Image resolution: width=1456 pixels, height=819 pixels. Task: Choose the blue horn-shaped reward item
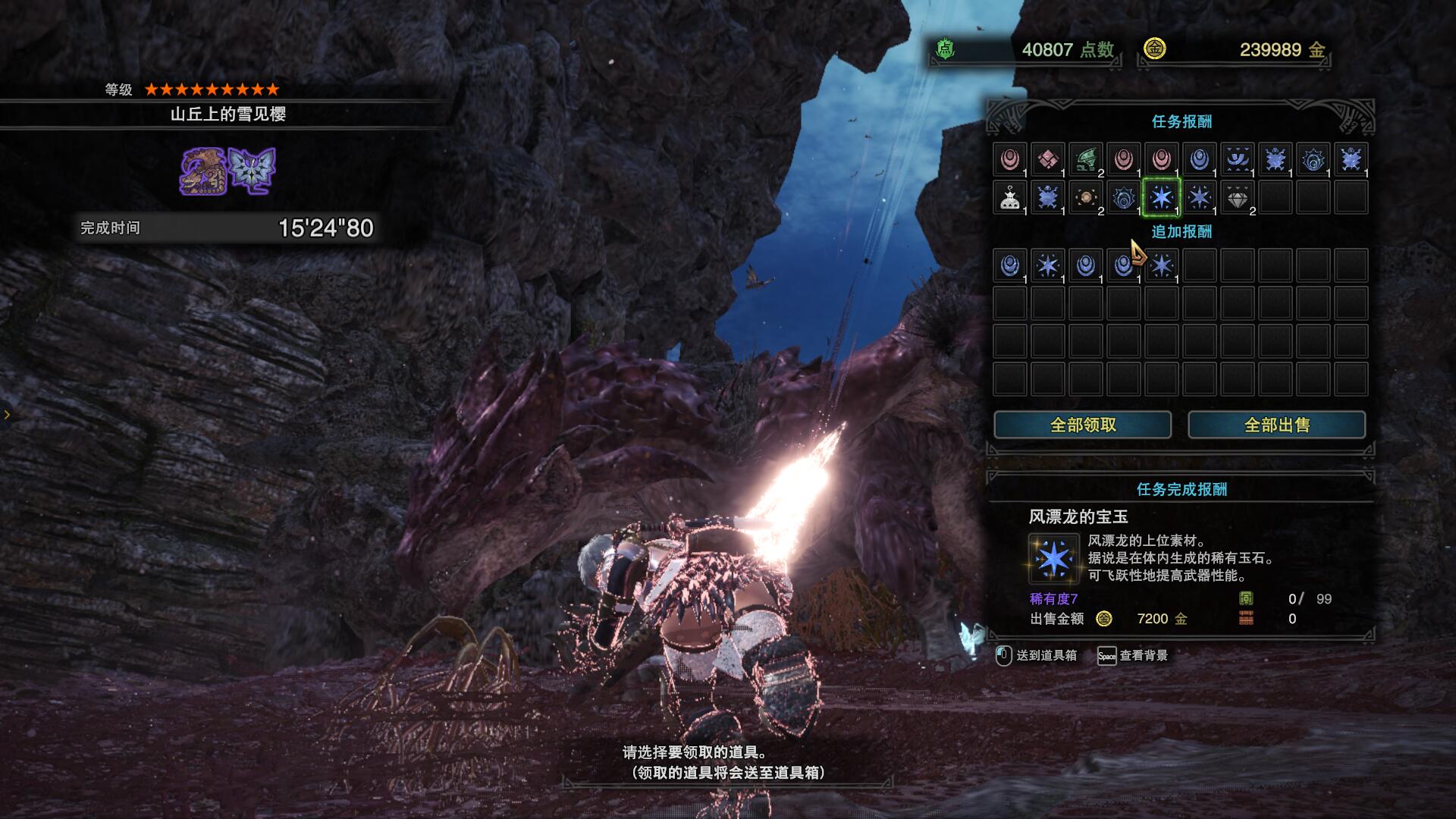[x=1237, y=160]
